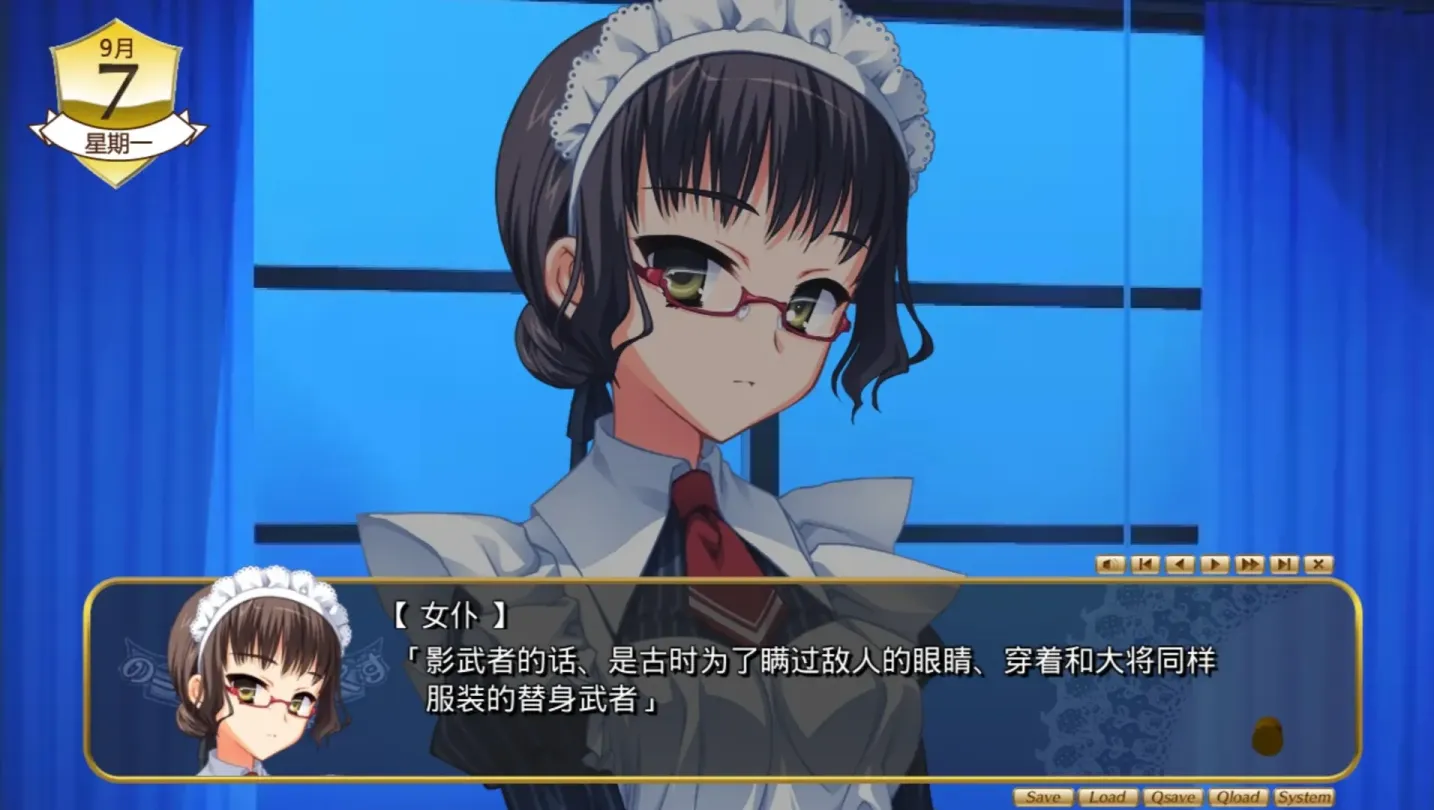Screen dimensions: 1434x810
Task: Mute the voice playback speaker icon
Action: [x=1110, y=563]
